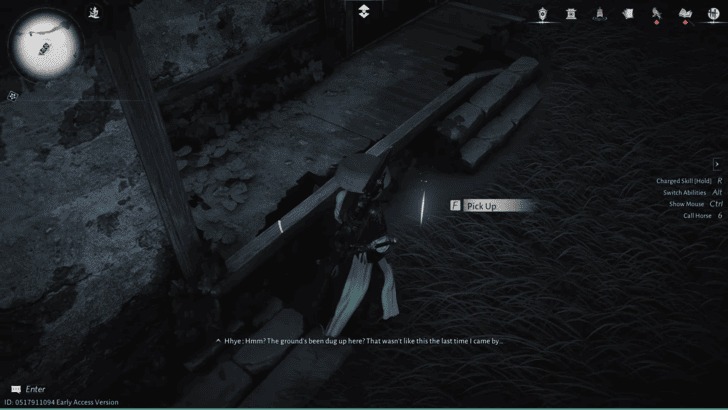Open the shrine gate menu icon

(x=571, y=13)
